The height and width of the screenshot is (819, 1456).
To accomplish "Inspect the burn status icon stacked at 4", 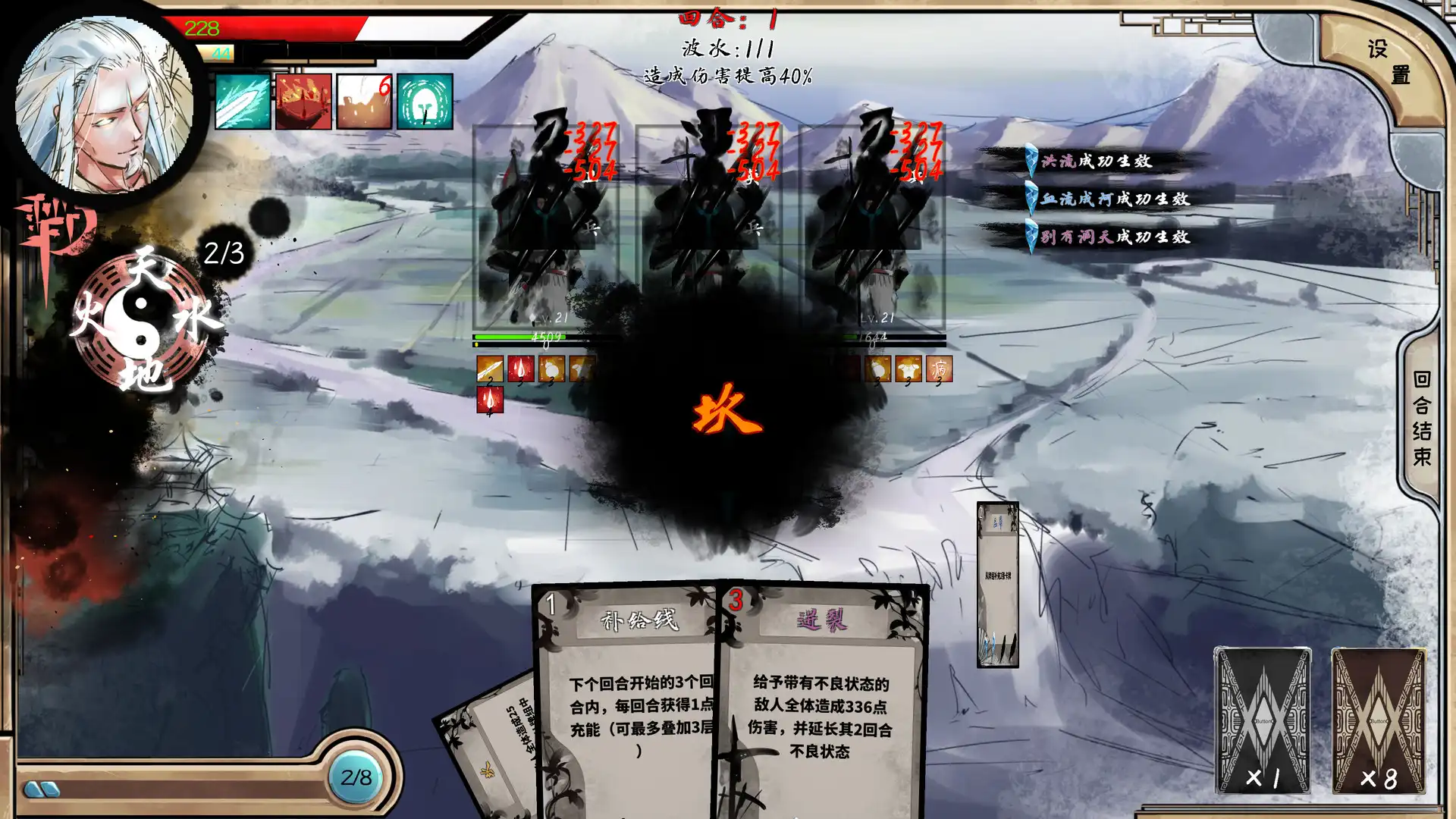I will click(x=490, y=399).
